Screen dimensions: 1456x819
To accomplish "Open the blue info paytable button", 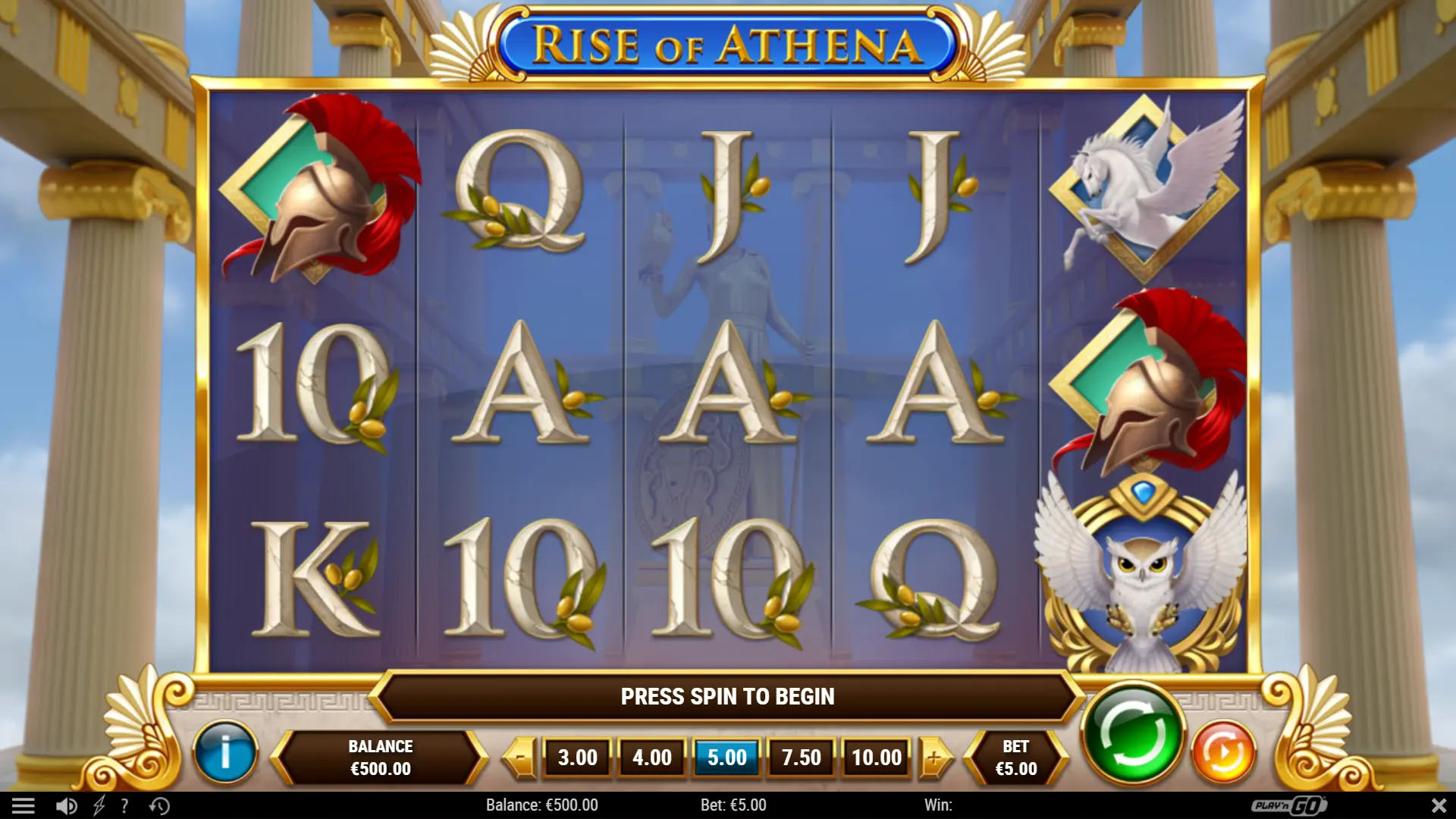I will [225, 753].
